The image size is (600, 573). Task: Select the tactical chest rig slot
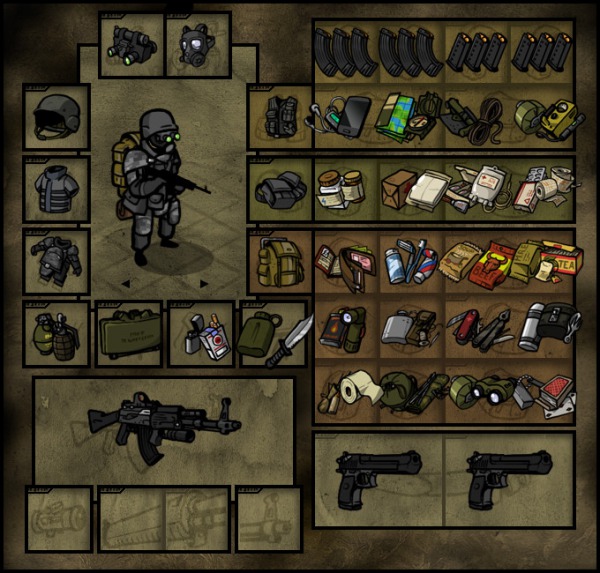click(x=278, y=117)
